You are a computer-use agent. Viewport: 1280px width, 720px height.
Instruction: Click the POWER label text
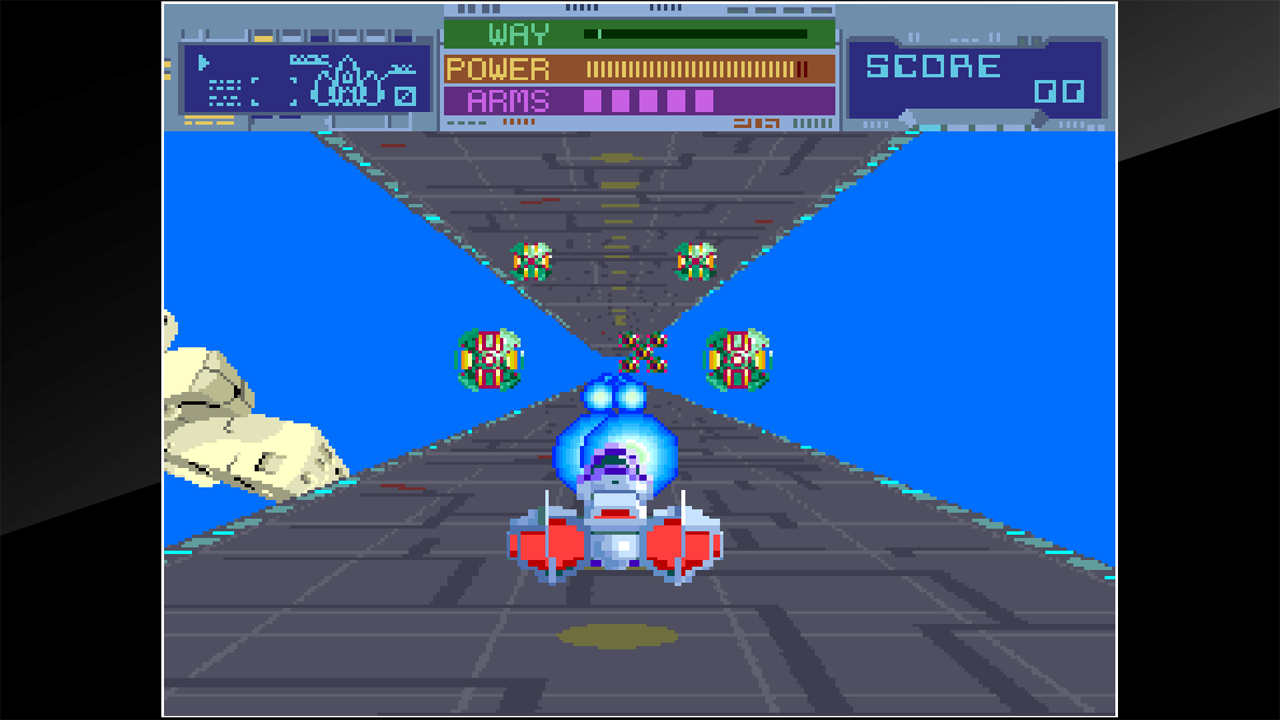[498, 68]
